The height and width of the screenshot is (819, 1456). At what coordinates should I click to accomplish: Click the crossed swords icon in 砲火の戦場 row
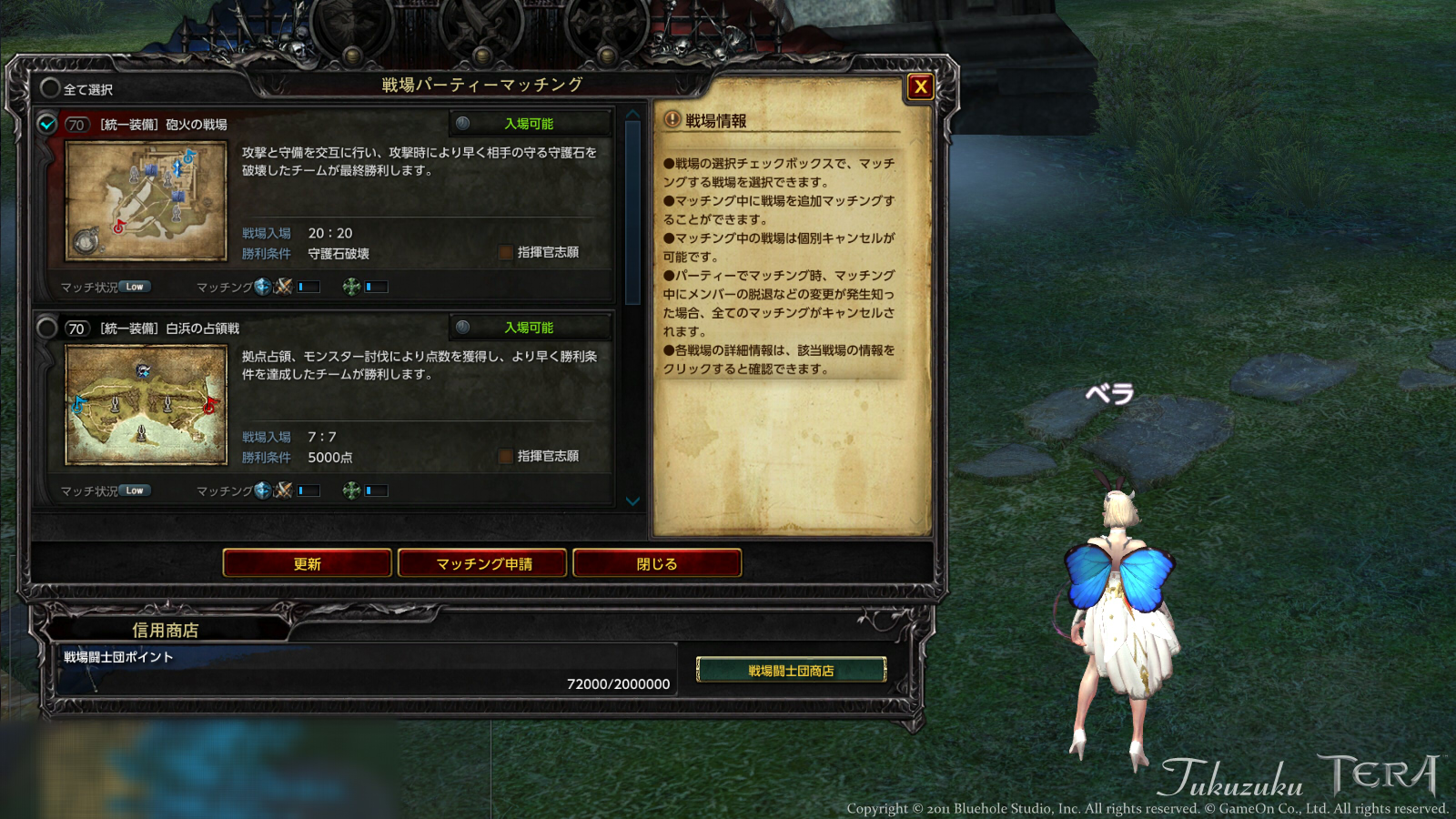click(x=285, y=286)
